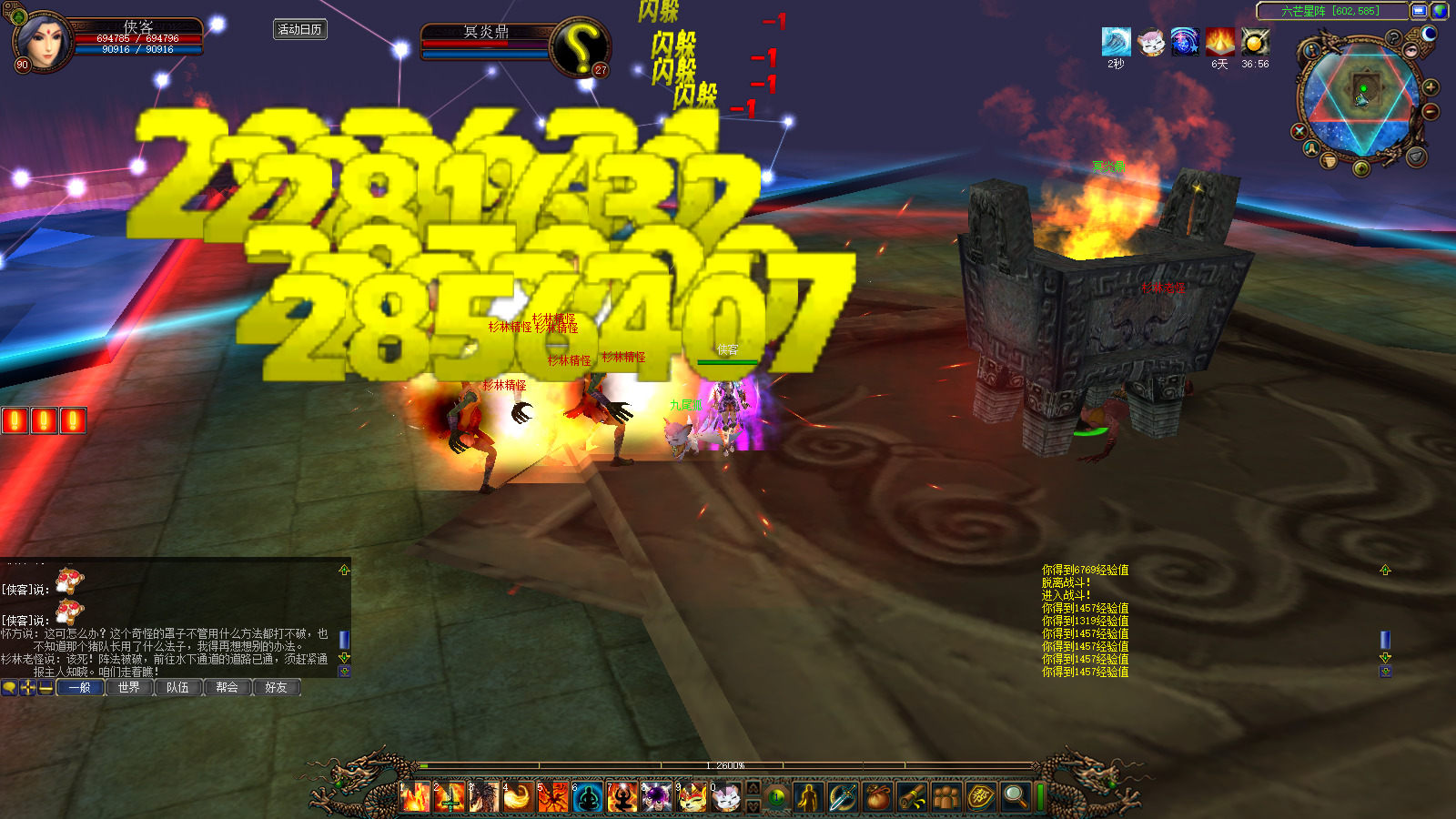This screenshot has width=1456, height=819.
Task: Open the 活动日历 activity calendar
Action: [x=299, y=30]
